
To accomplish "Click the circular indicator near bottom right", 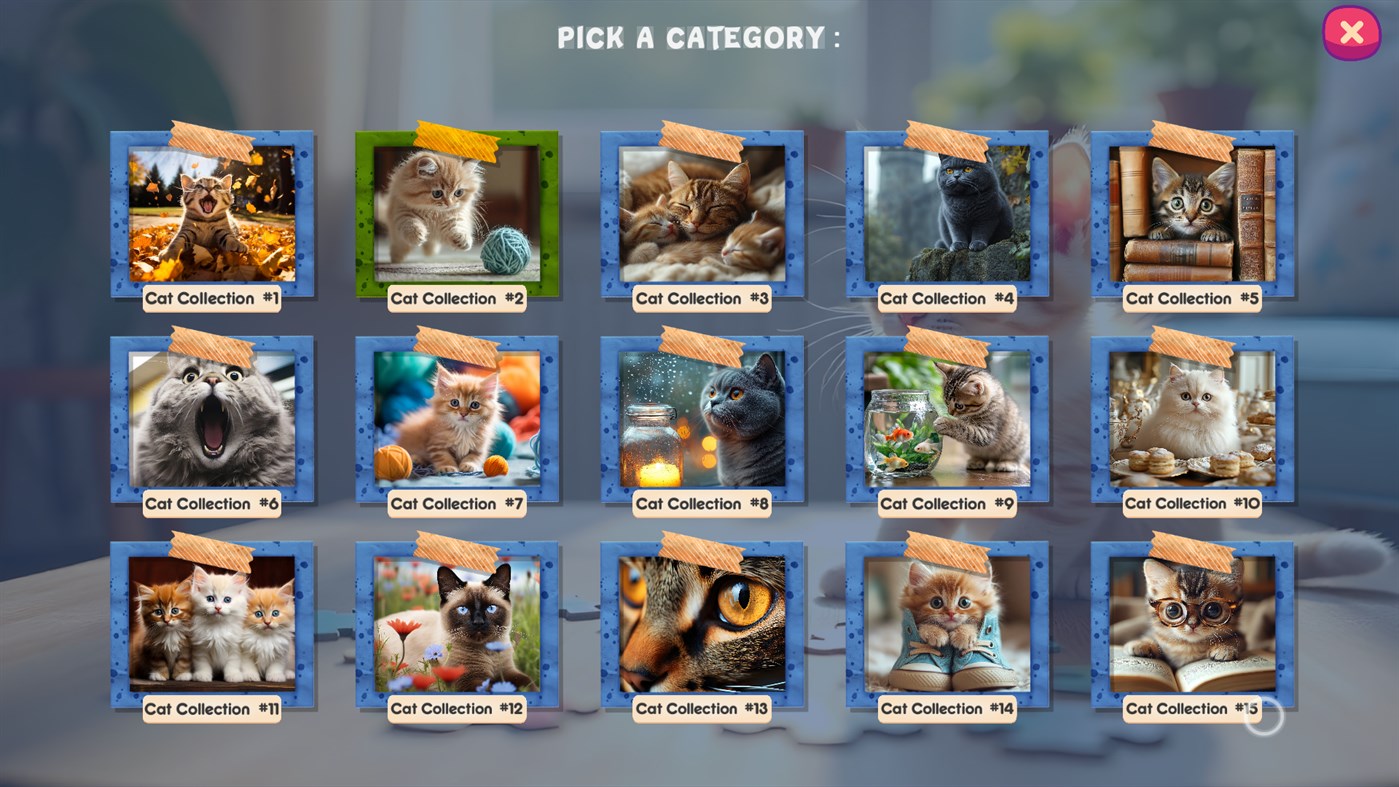I will click(1263, 718).
